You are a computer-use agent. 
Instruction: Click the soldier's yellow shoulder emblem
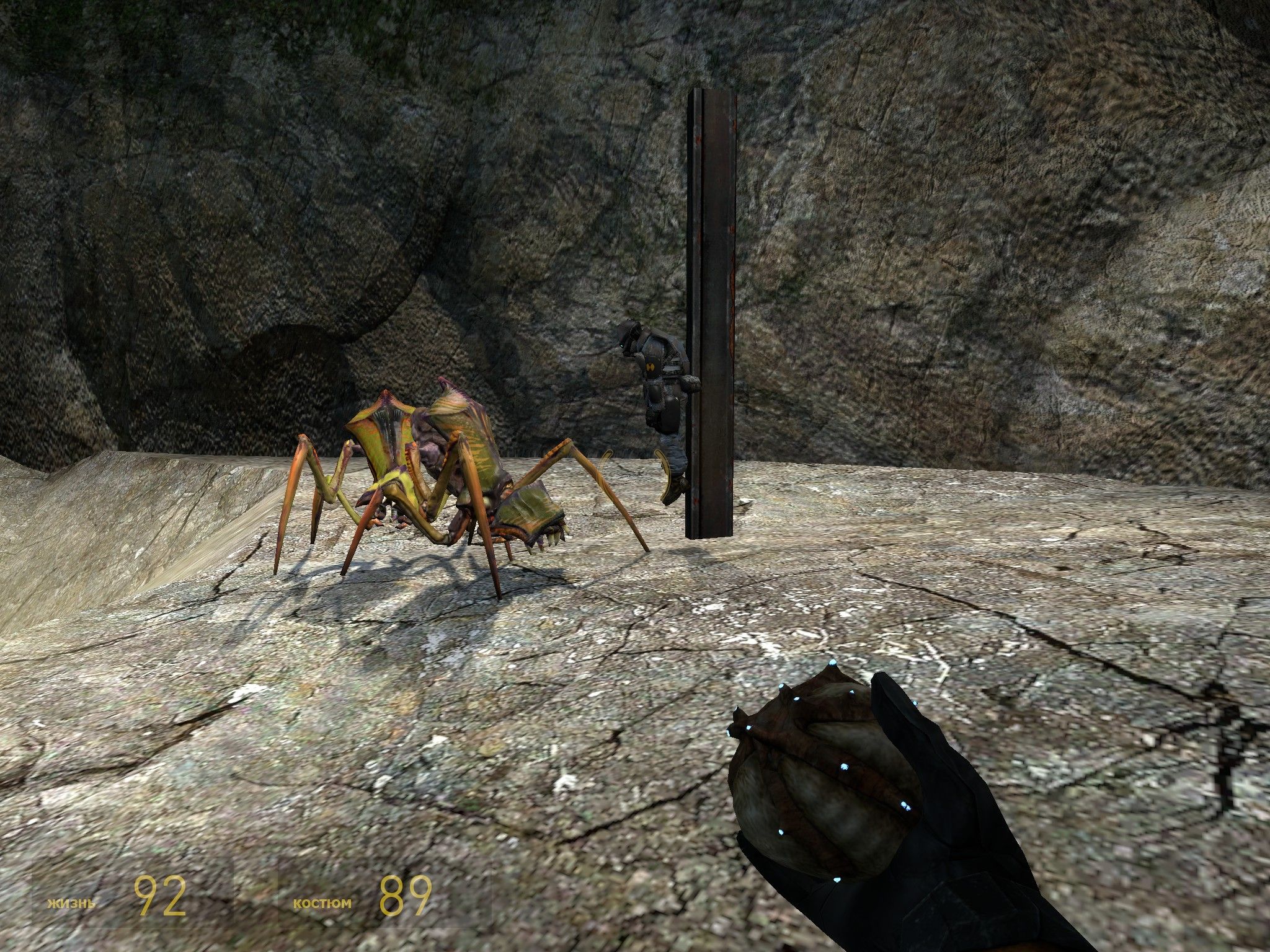[x=650, y=367]
